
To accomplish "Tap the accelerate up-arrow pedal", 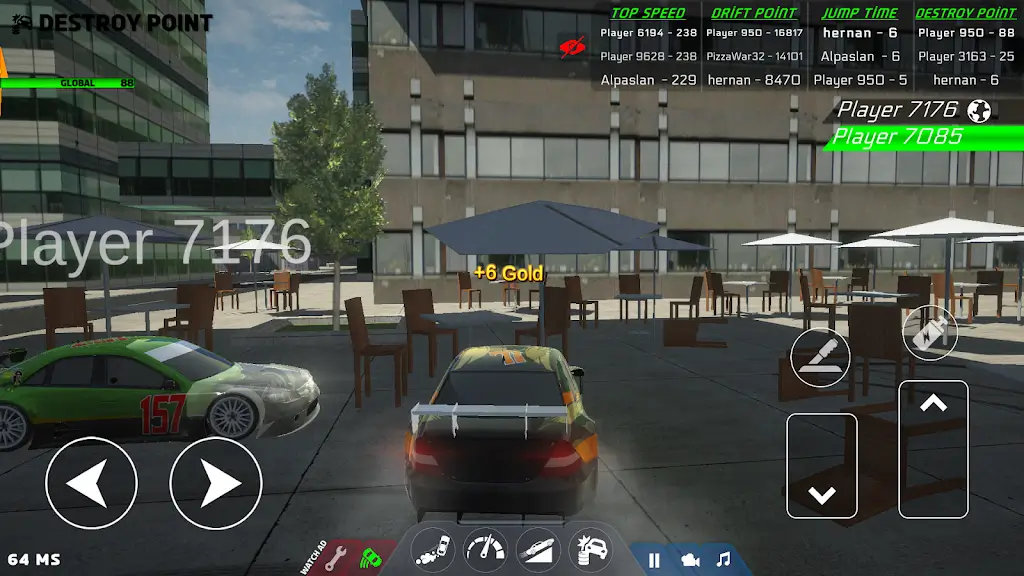I will pyautogui.click(x=933, y=449).
